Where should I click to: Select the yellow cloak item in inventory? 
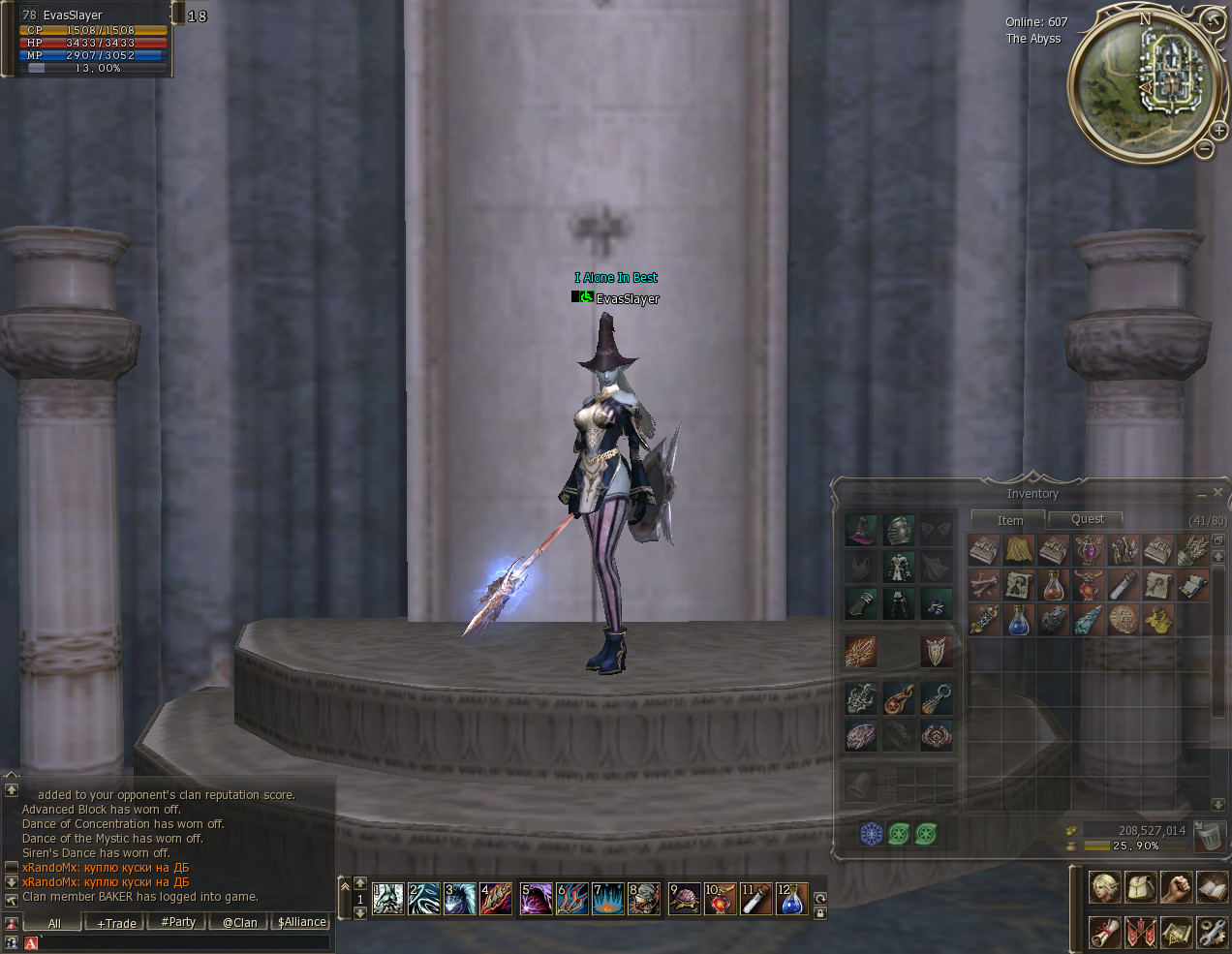coord(1019,550)
